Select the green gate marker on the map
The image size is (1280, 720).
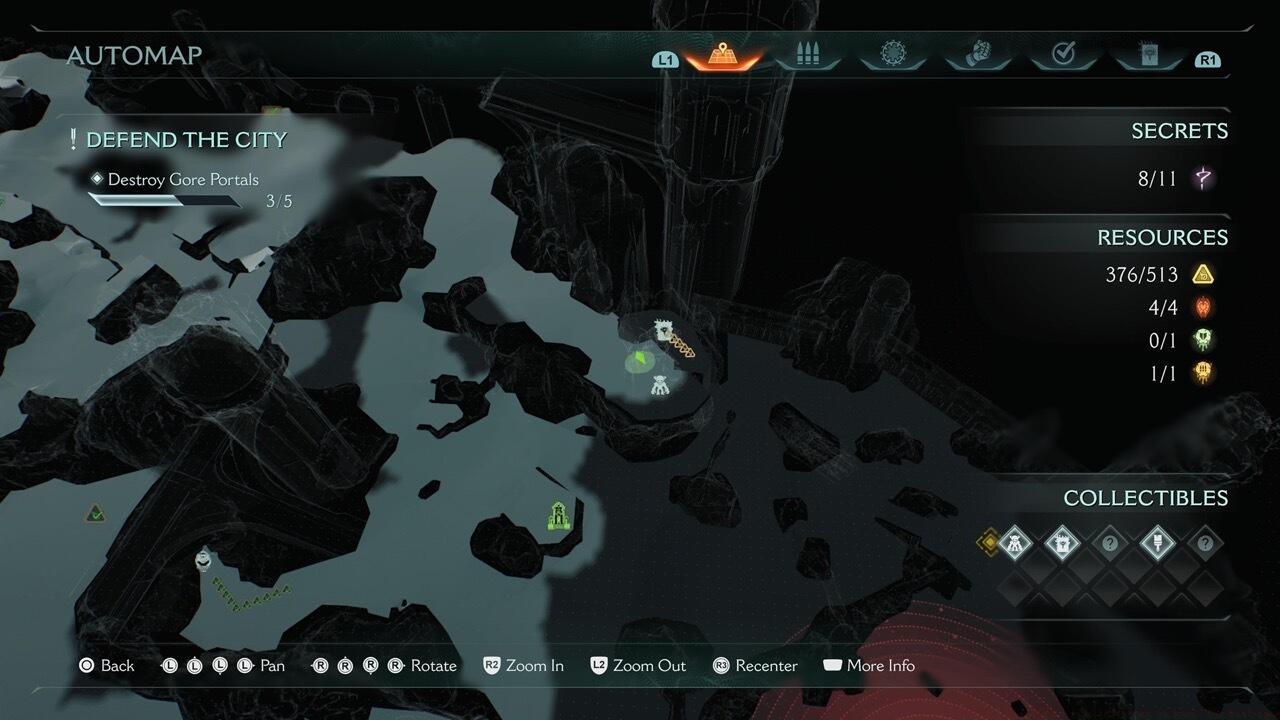click(558, 516)
